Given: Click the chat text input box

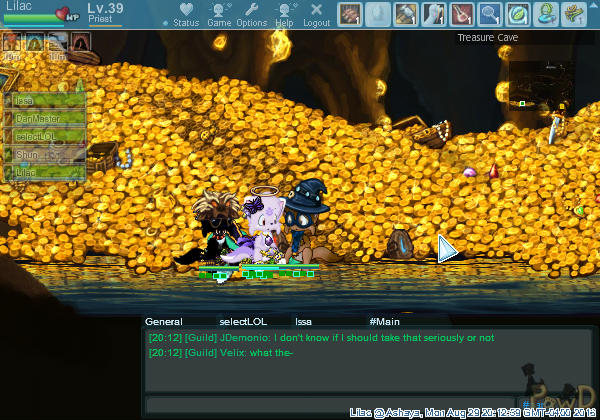Looking at the screenshot, I should pyautogui.click(x=330, y=404).
